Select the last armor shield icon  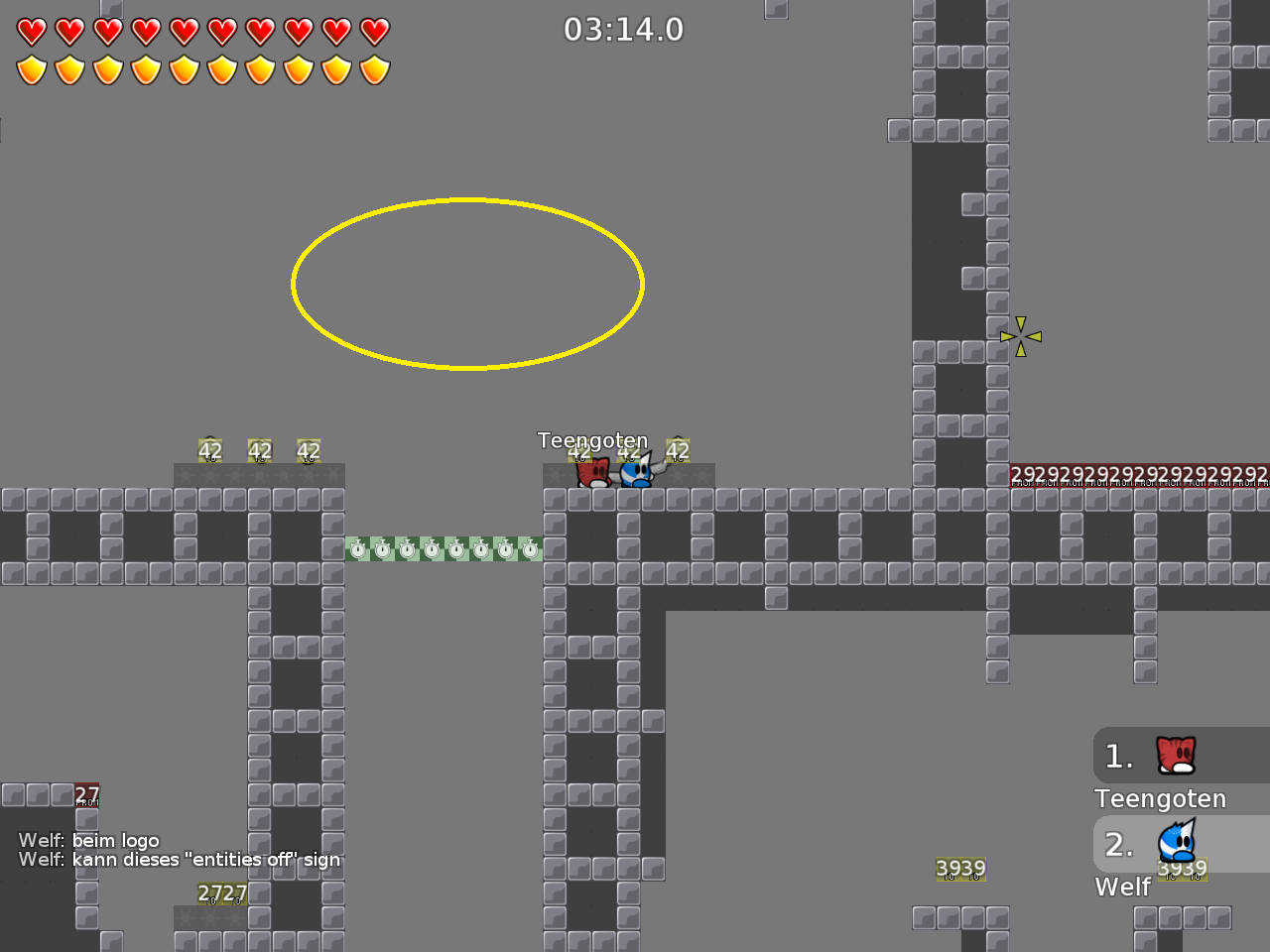[x=374, y=69]
